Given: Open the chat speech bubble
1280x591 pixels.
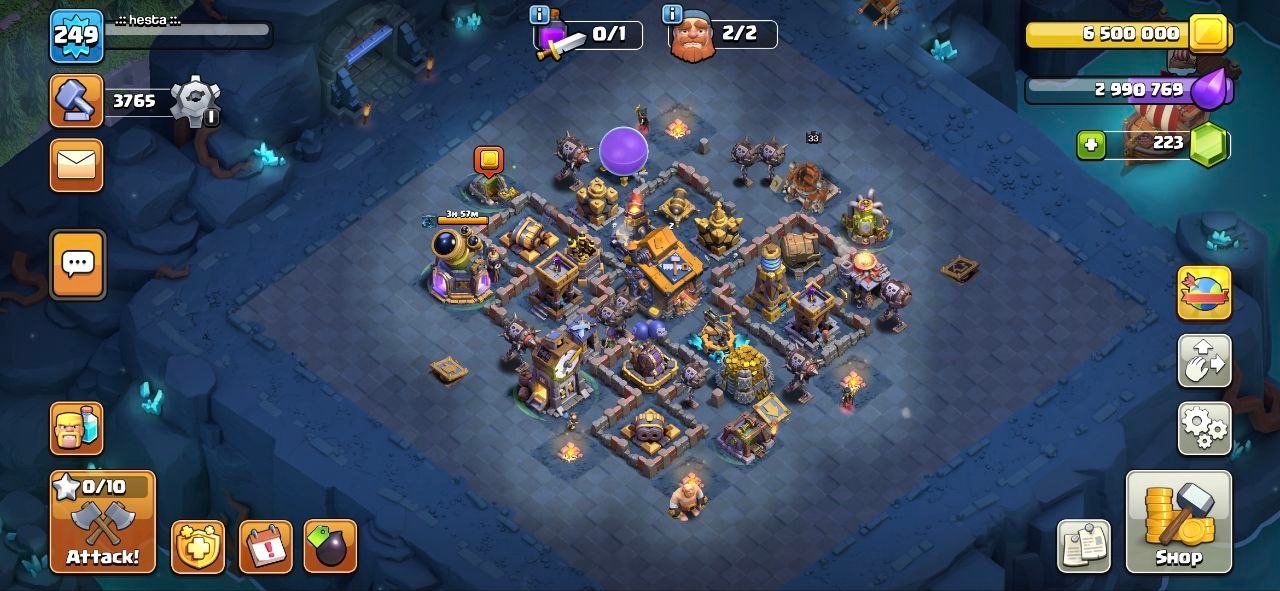Looking at the screenshot, I should [77, 264].
